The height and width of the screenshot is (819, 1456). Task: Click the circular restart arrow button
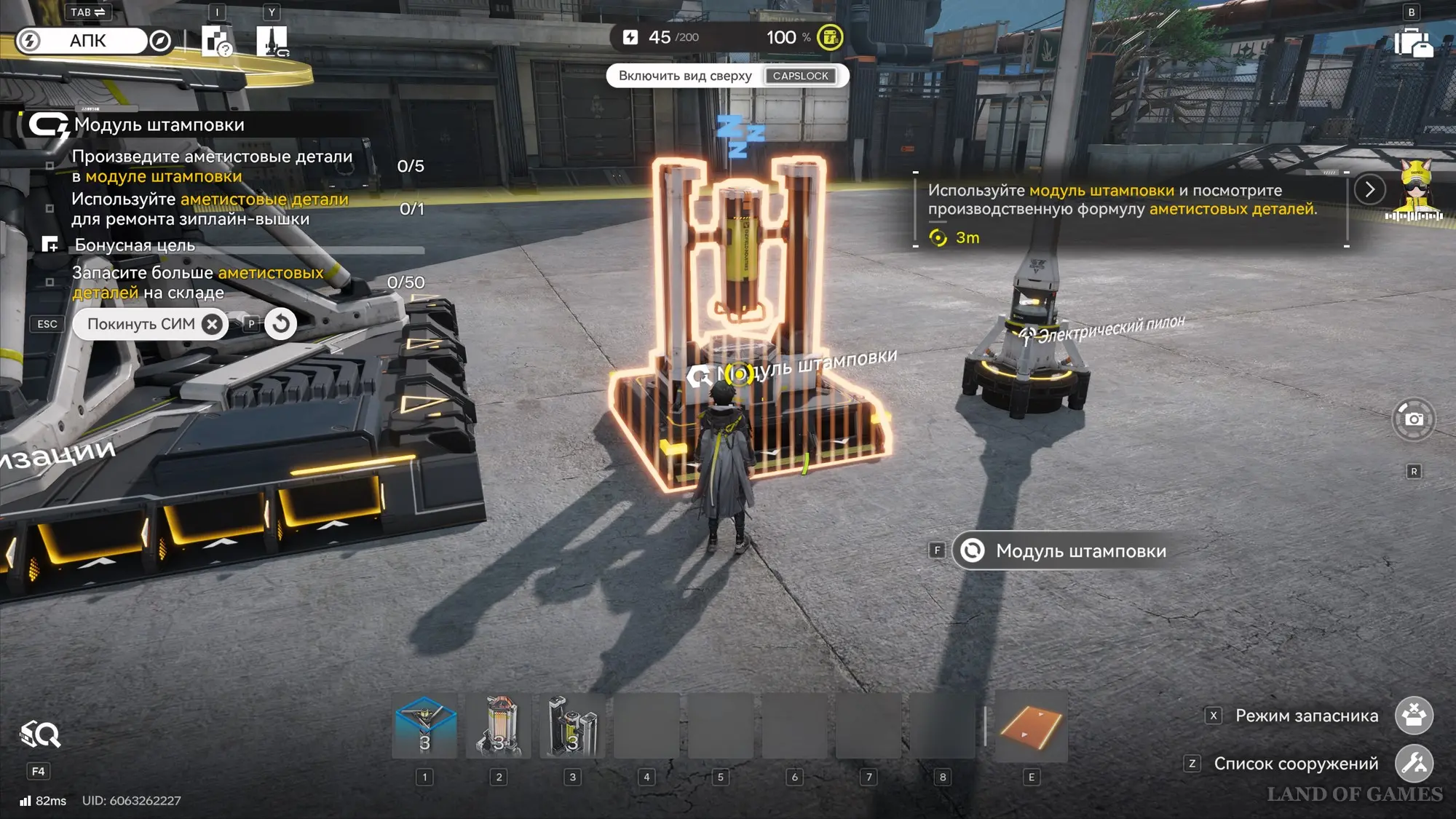pyautogui.click(x=281, y=324)
